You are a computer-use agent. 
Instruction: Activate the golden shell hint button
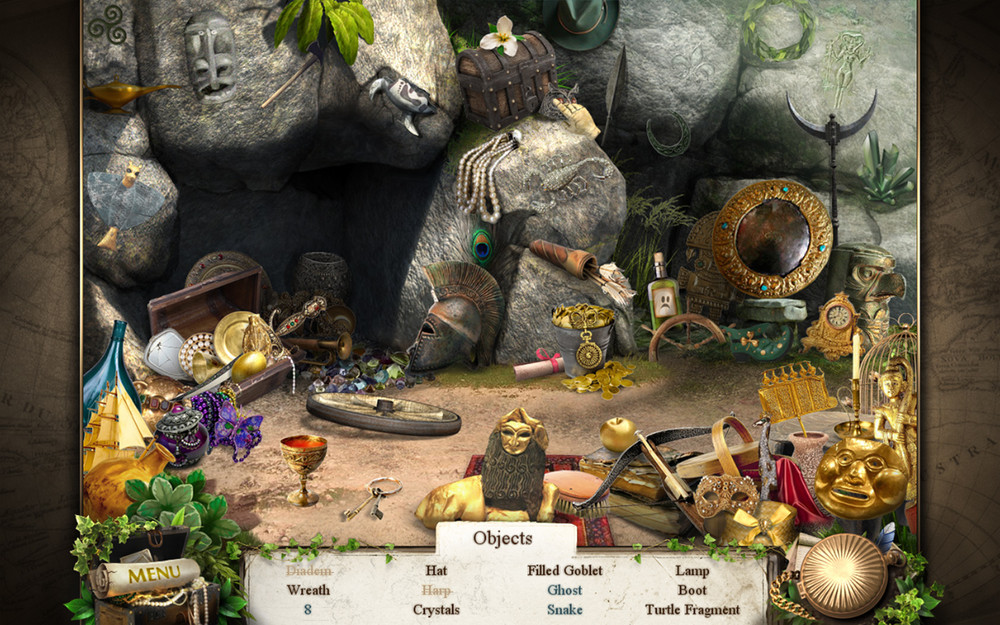[x=842, y=575]
